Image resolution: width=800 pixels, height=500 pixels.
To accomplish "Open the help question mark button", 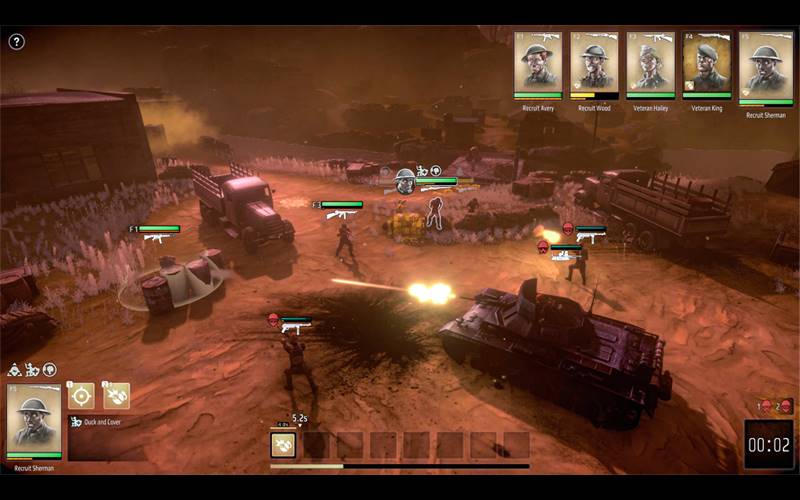I will (x=16, y=42).
